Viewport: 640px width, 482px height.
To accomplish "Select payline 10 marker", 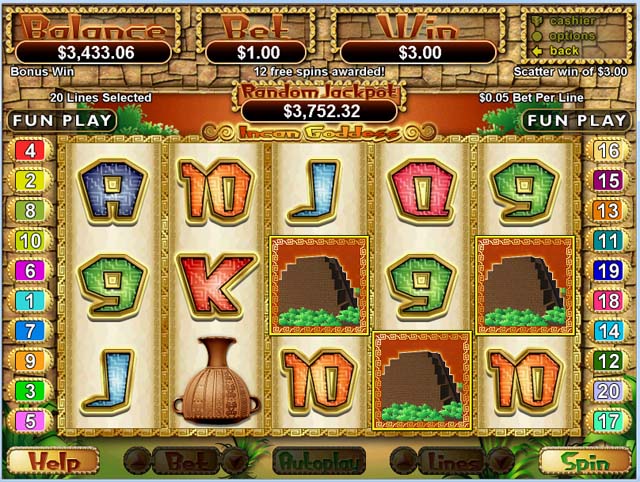I will [28, 241].
